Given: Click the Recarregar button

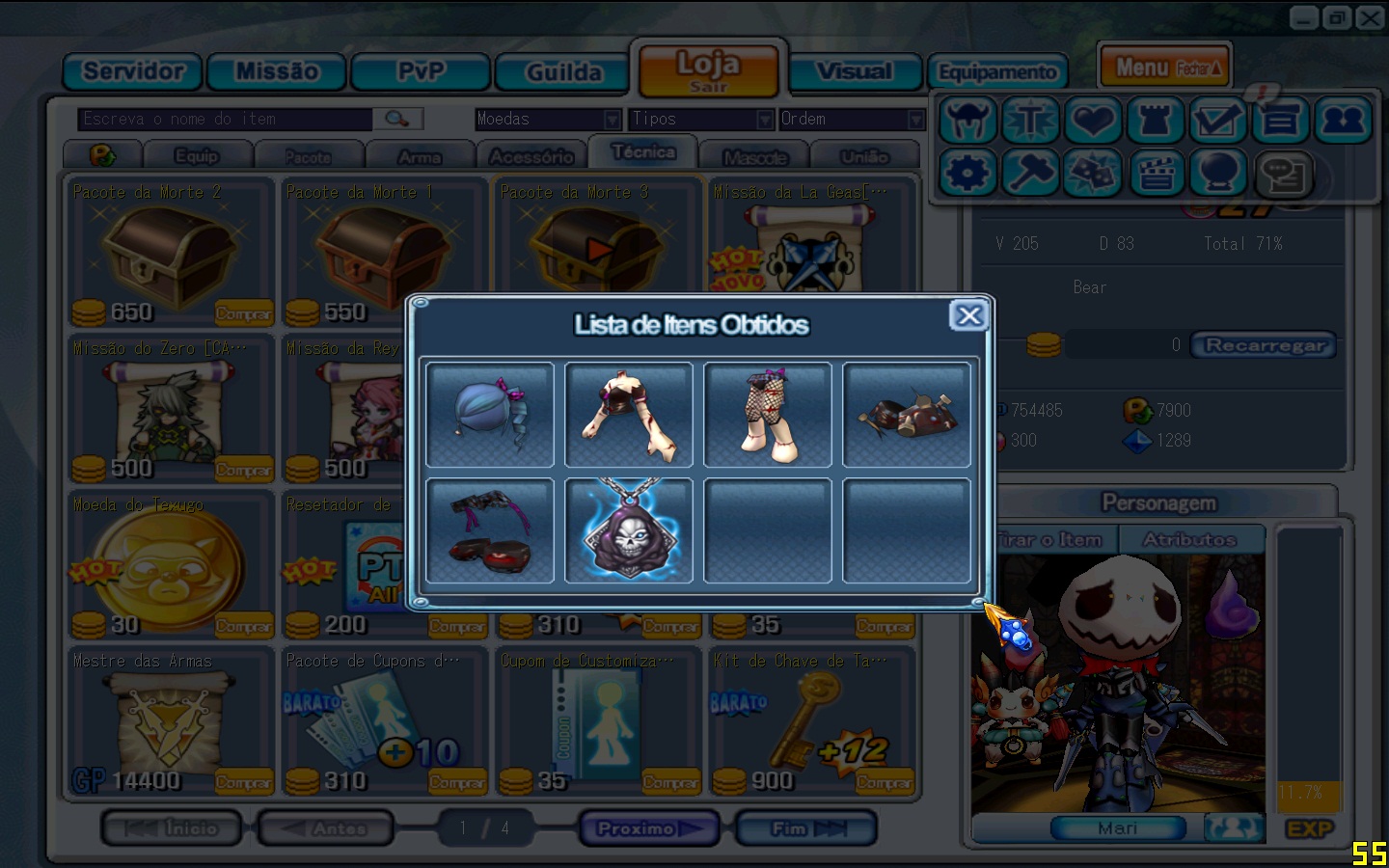Looking at the screenshot, I should (x=1264, y=345).
